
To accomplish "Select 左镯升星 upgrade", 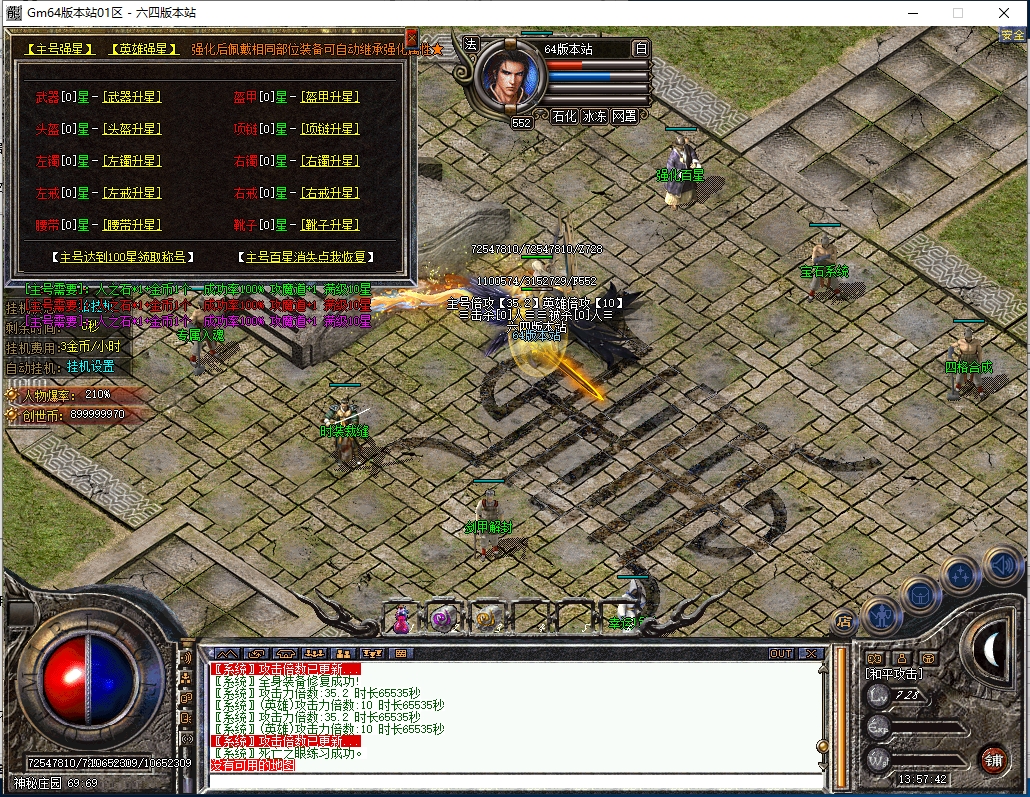I will coord(131,161).
